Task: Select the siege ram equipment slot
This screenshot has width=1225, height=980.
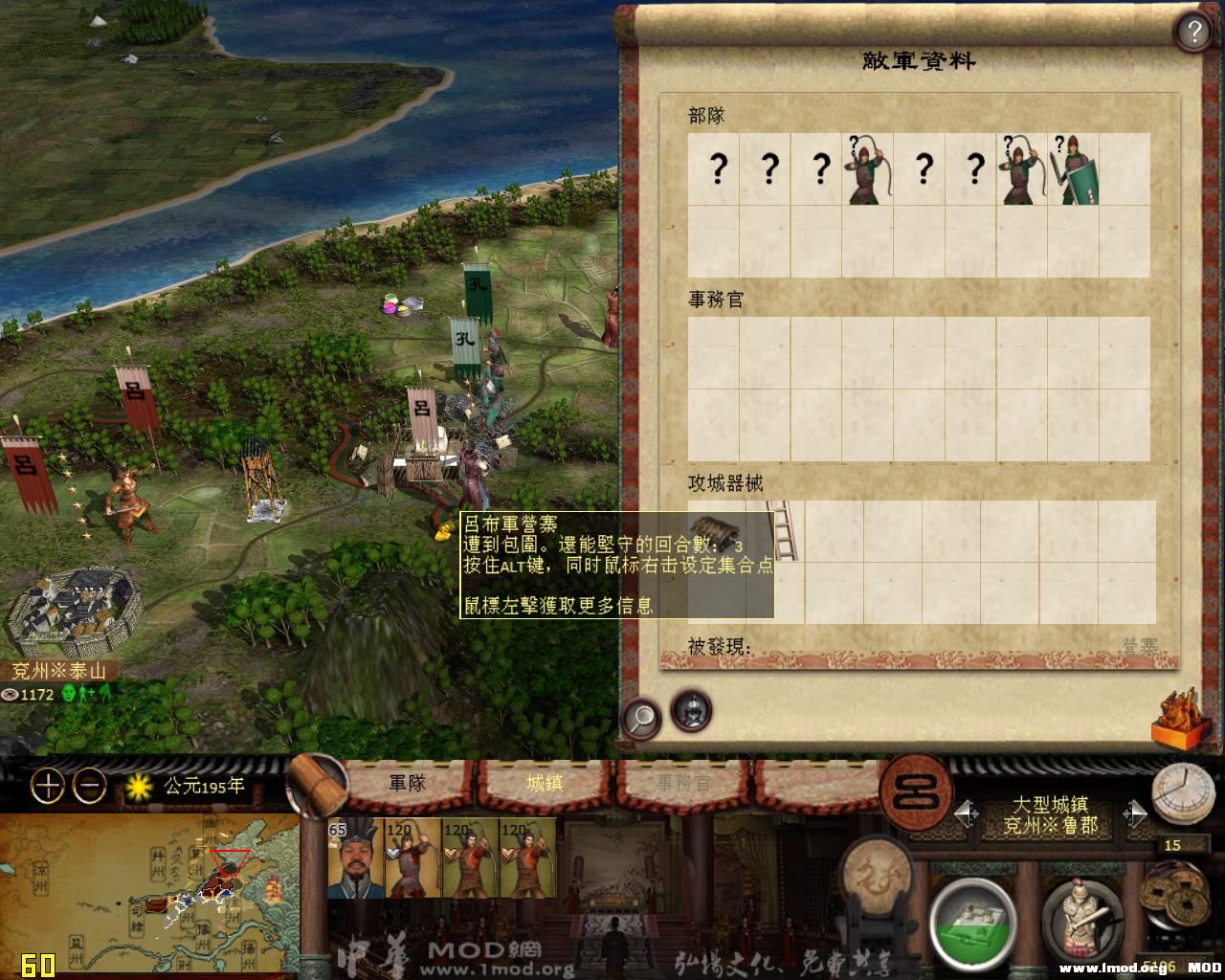Action: pyautogui.click(x=713, y=529)
